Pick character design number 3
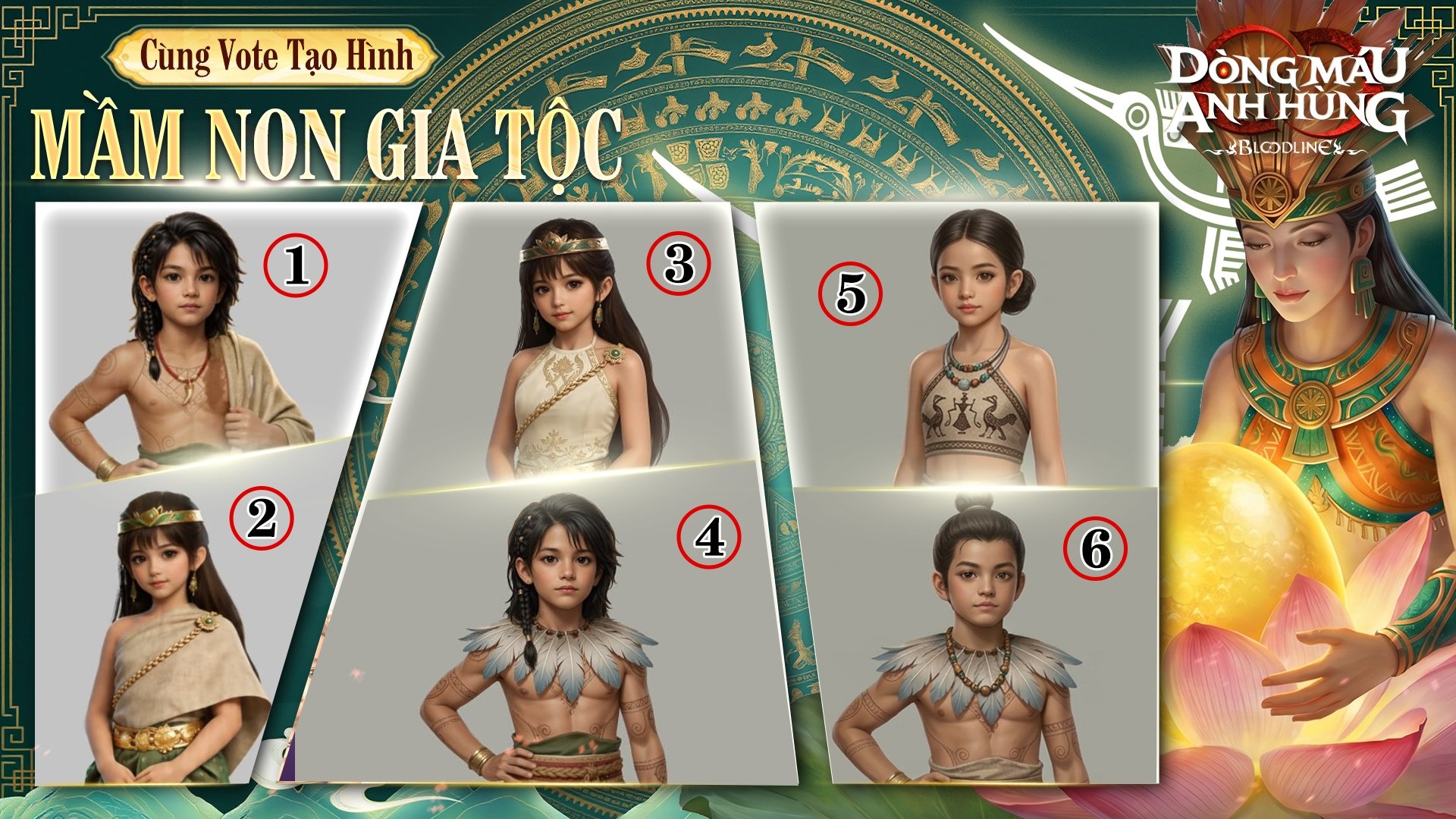 coord(679,264)
